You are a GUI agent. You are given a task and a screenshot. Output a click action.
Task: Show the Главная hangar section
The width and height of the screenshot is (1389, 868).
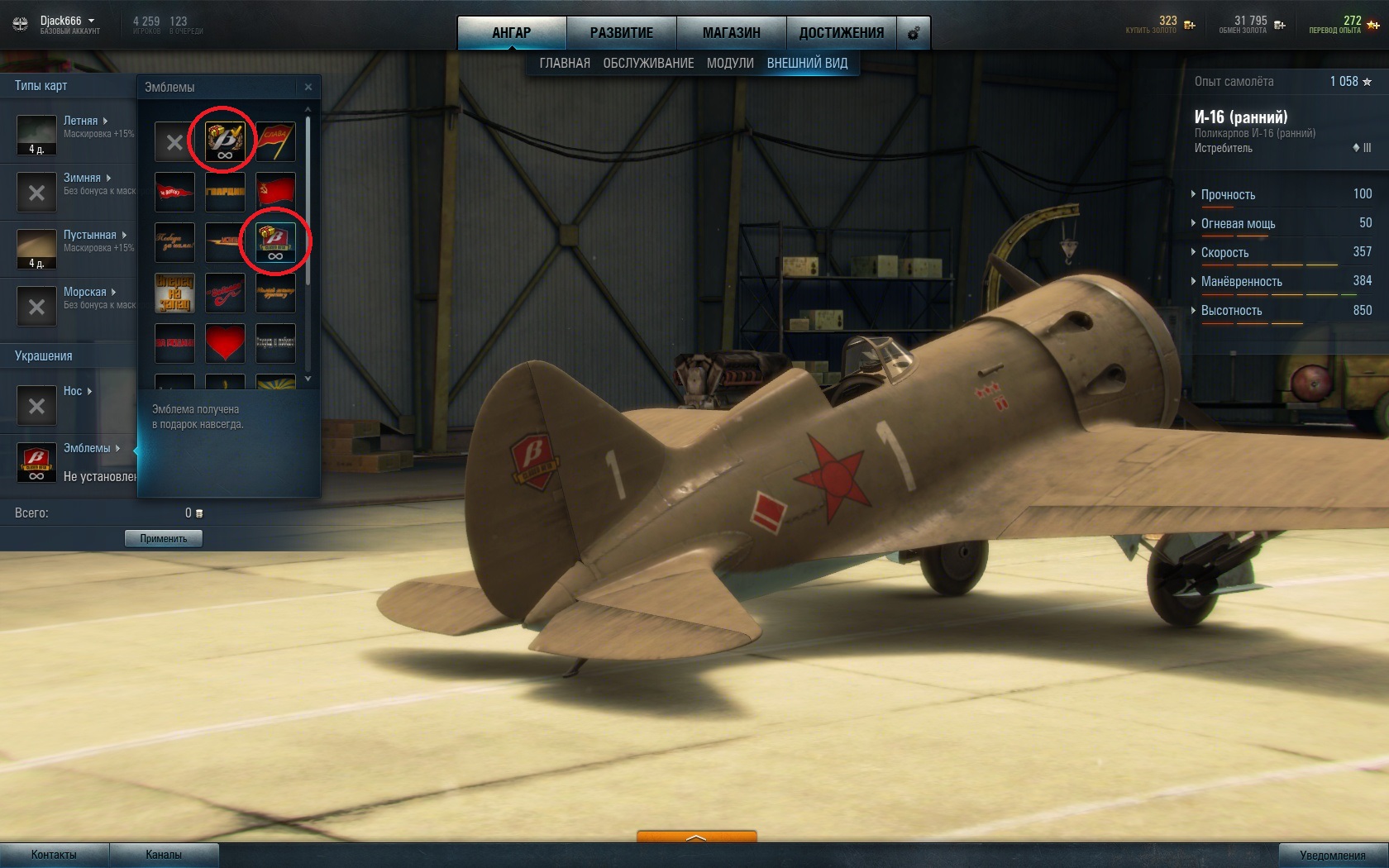(x=565, y=64)
